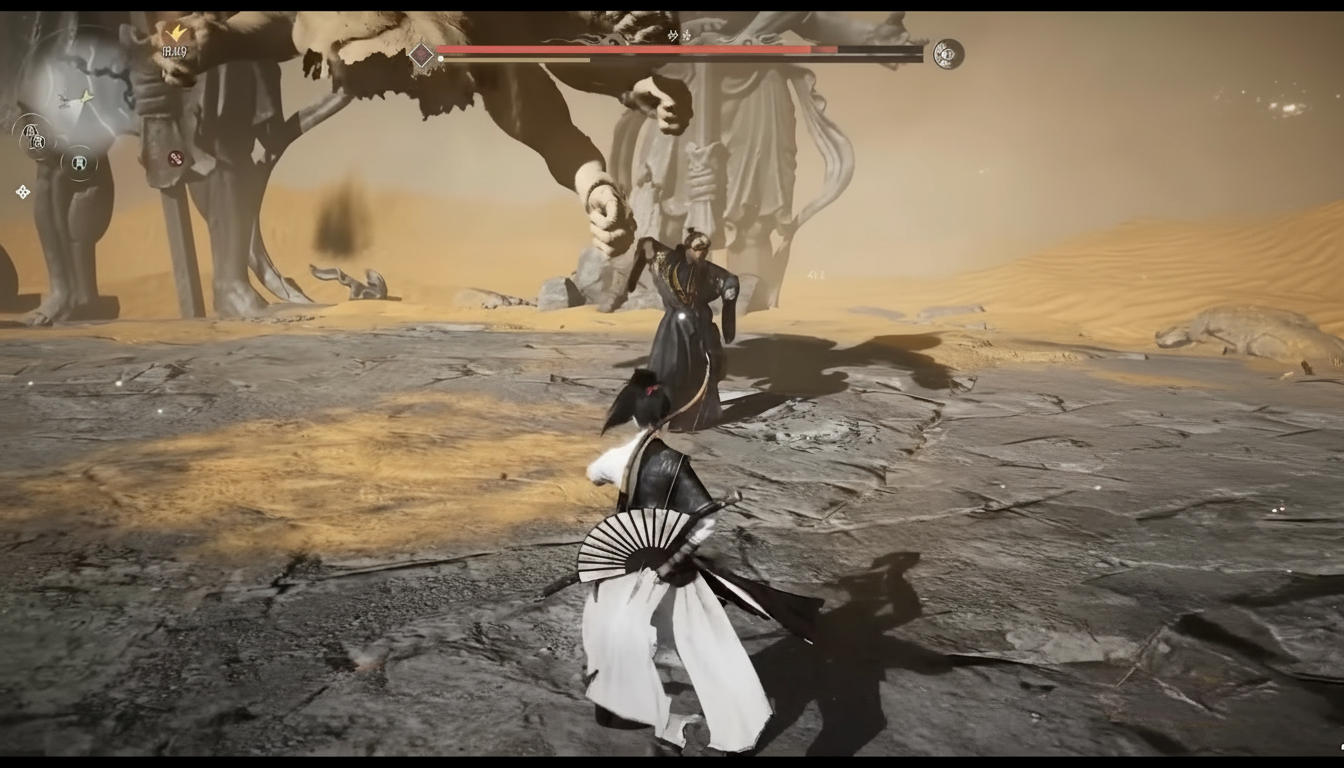Screen dimensions: 1344x768
Task: Click the gold objective arrow inside the minimap
Action: [86, 97]
